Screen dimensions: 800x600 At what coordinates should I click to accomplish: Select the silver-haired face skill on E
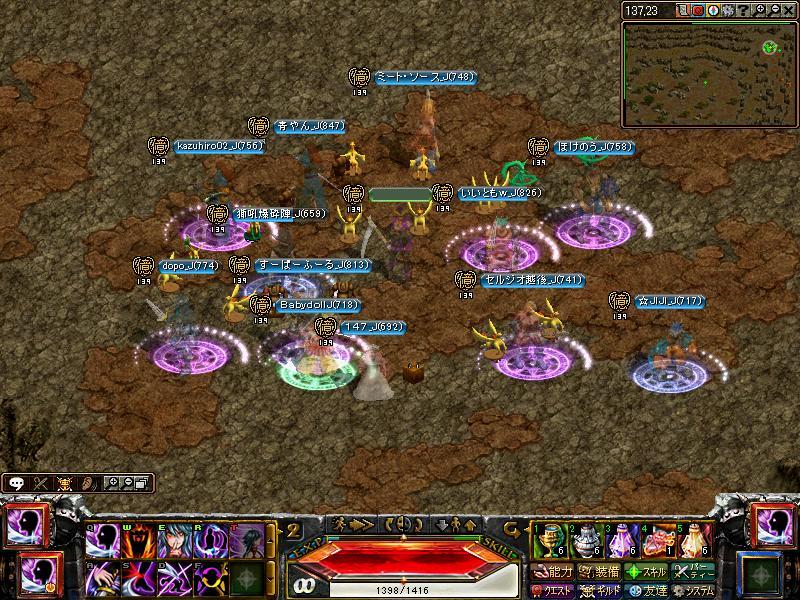pyautogui.click(x=173, y=542)
